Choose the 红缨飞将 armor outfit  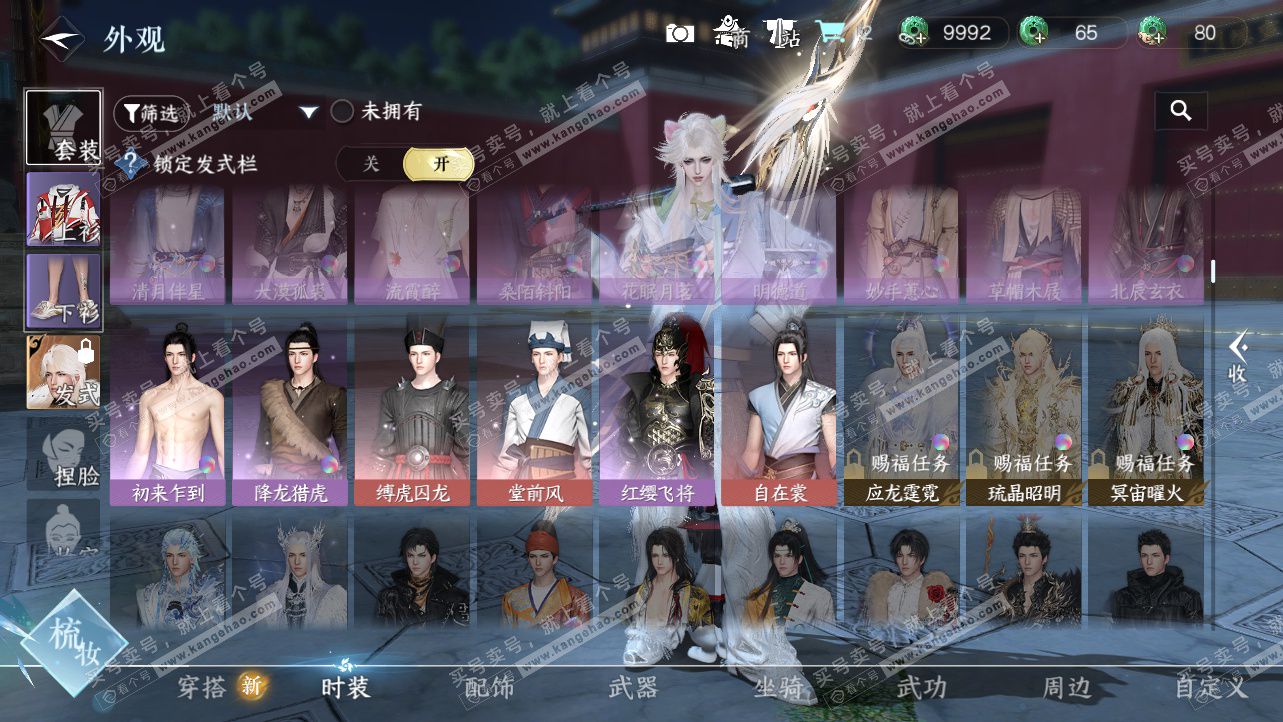pos(657,413)
